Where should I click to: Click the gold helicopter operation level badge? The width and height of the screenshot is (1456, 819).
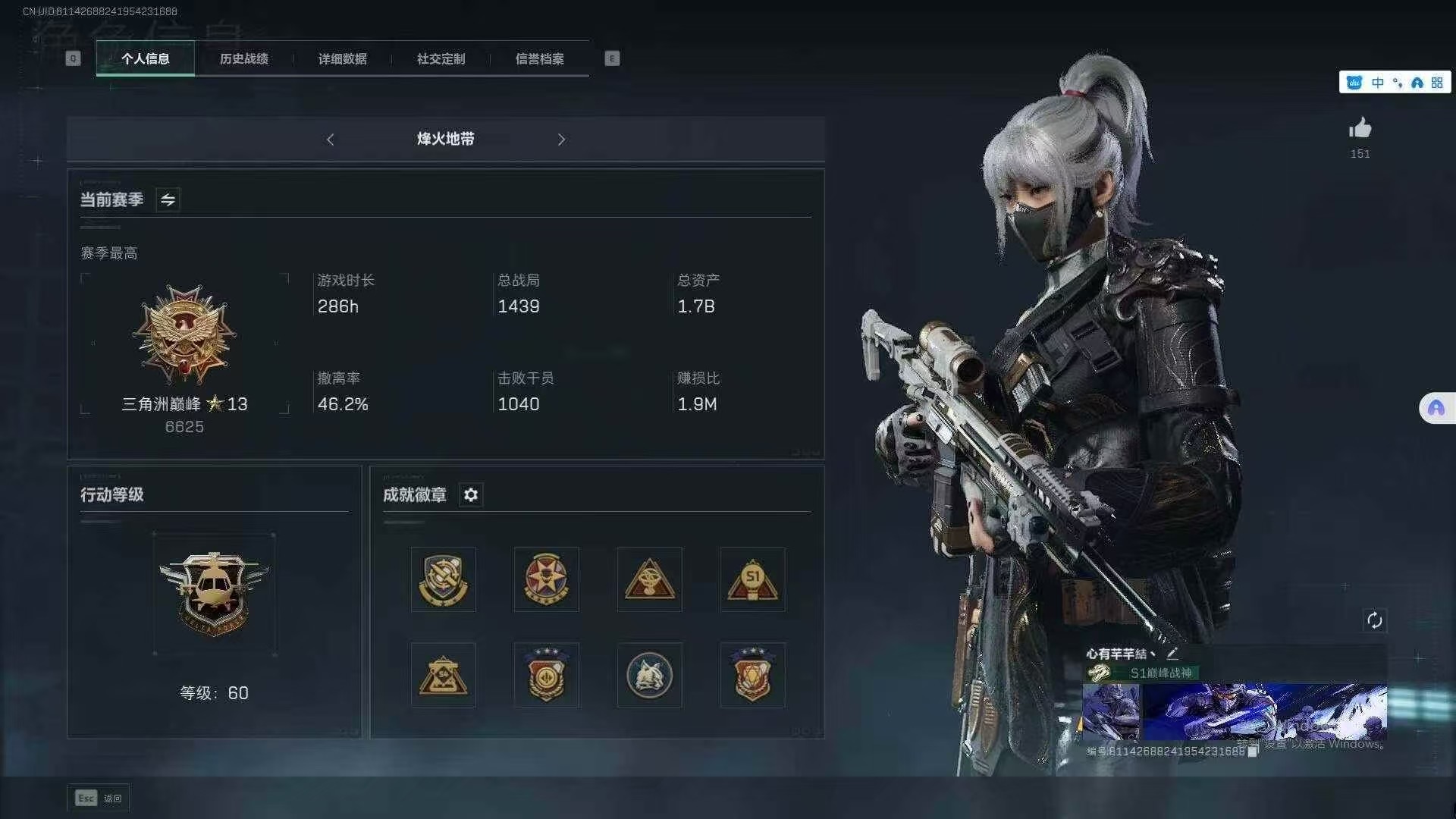(215, 594)
